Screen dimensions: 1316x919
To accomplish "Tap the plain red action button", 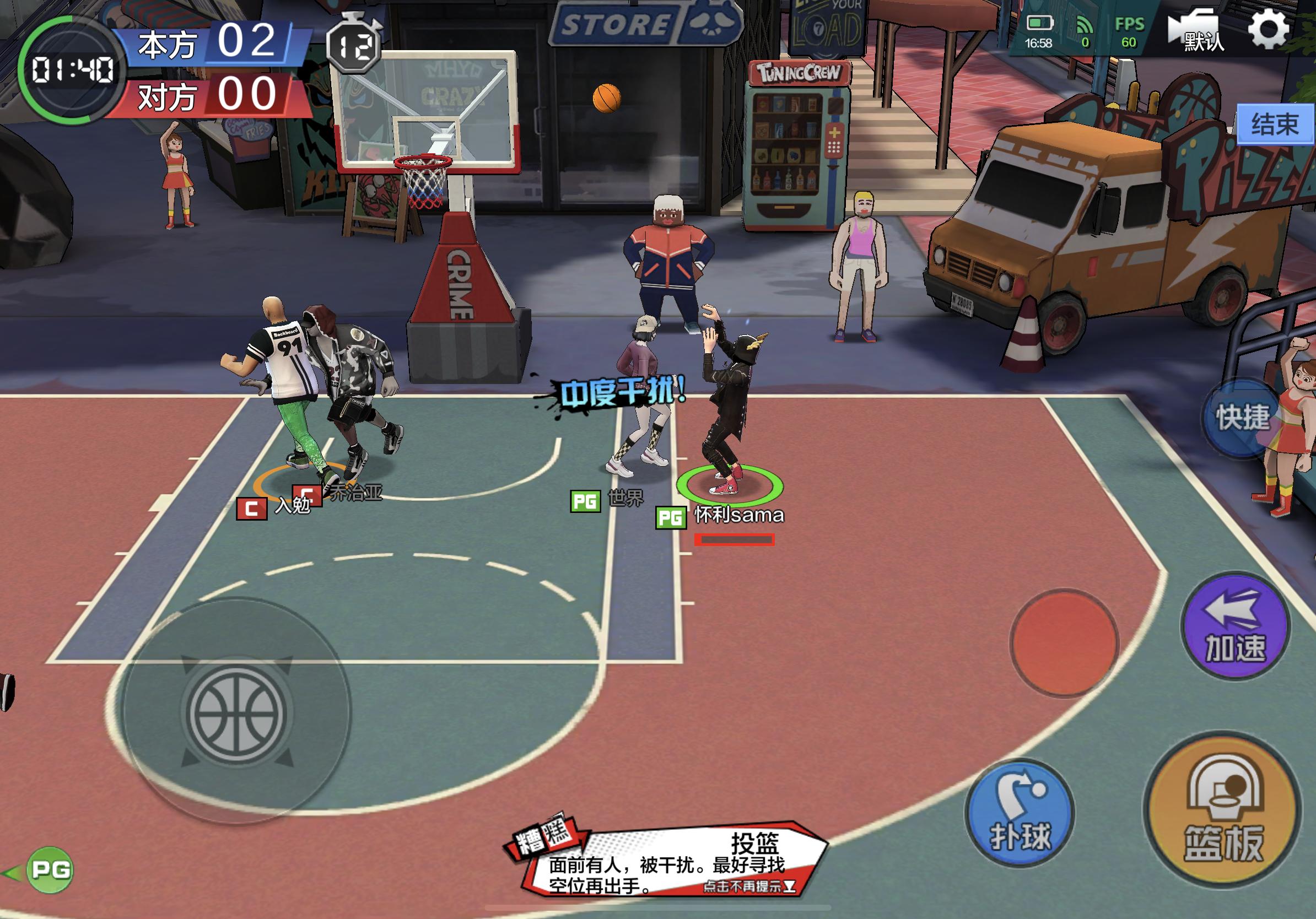I will pyautogui.click(x=1064, y=643).
